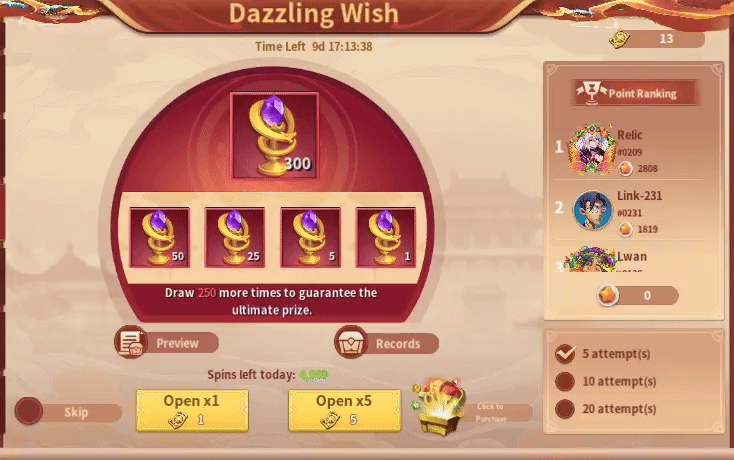The height and width of the screenshot is (460, 734).
Task: Toggle the Skip animation option
Action: pyautogui.click(x=29, y=411)
